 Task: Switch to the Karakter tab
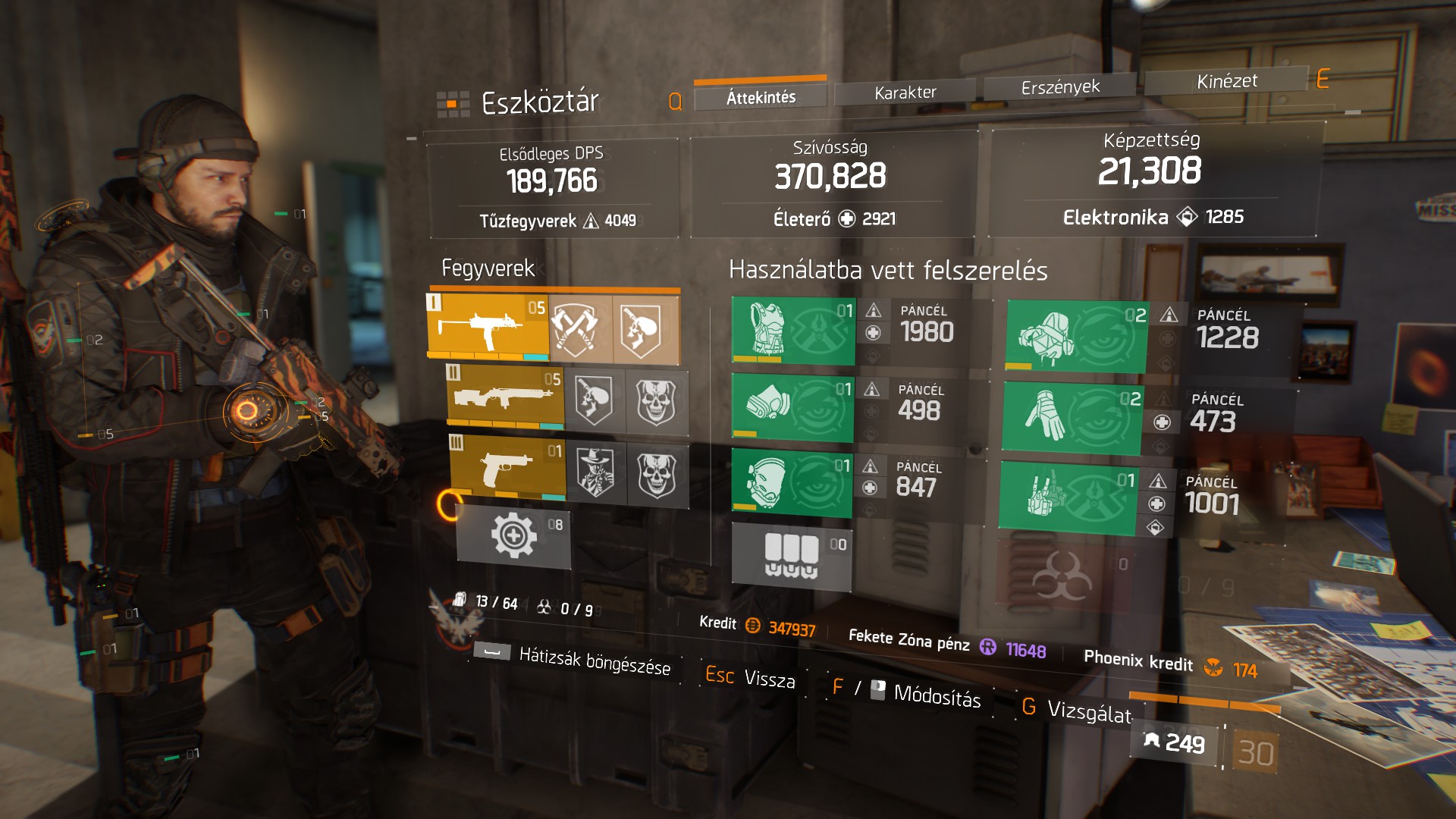pos(905,93)
